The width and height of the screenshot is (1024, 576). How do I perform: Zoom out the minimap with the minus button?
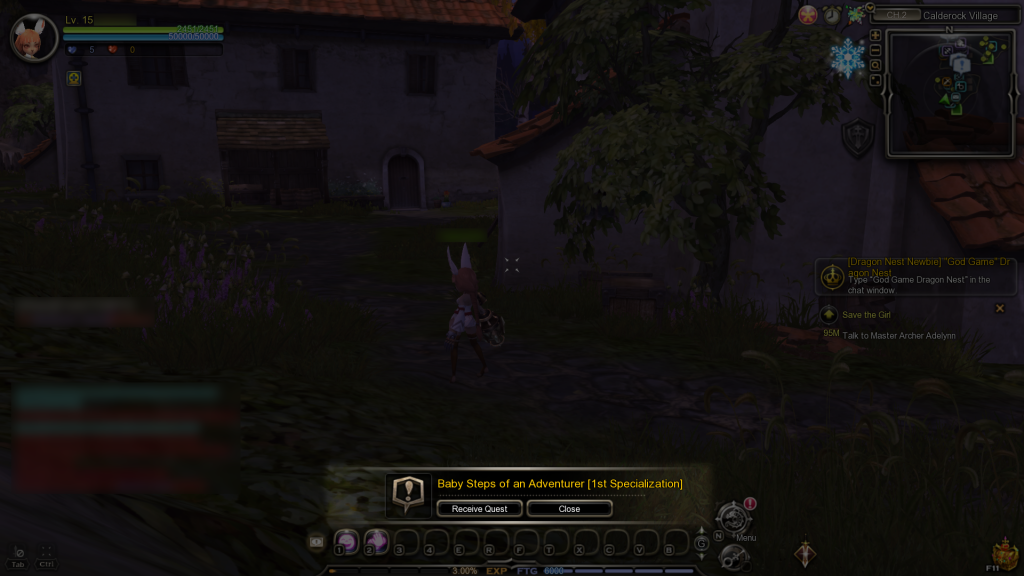tap(876, 50)
